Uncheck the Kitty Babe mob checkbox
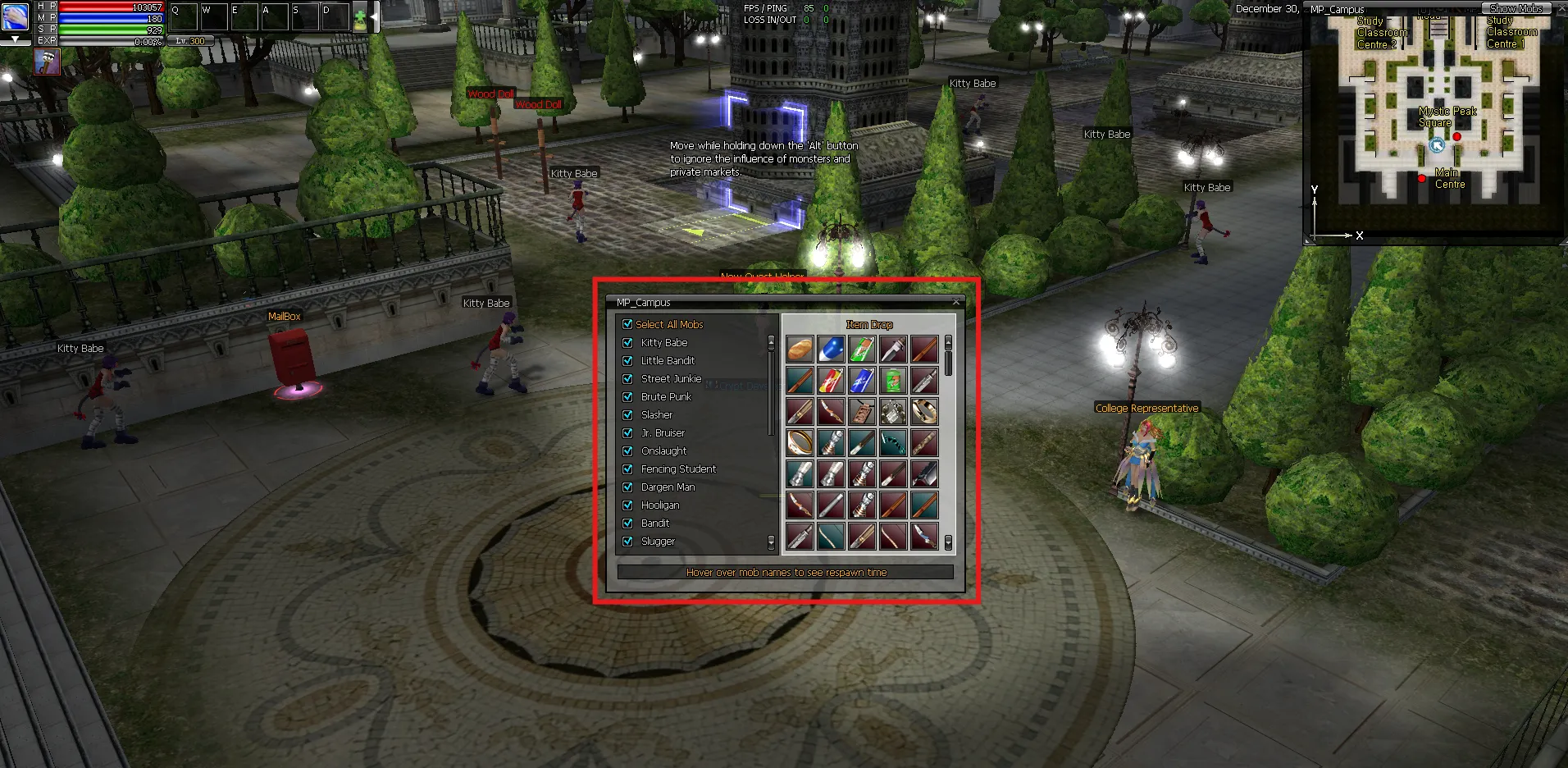The width and height of the screenshot is (1568, 768). tap(627, 343)
